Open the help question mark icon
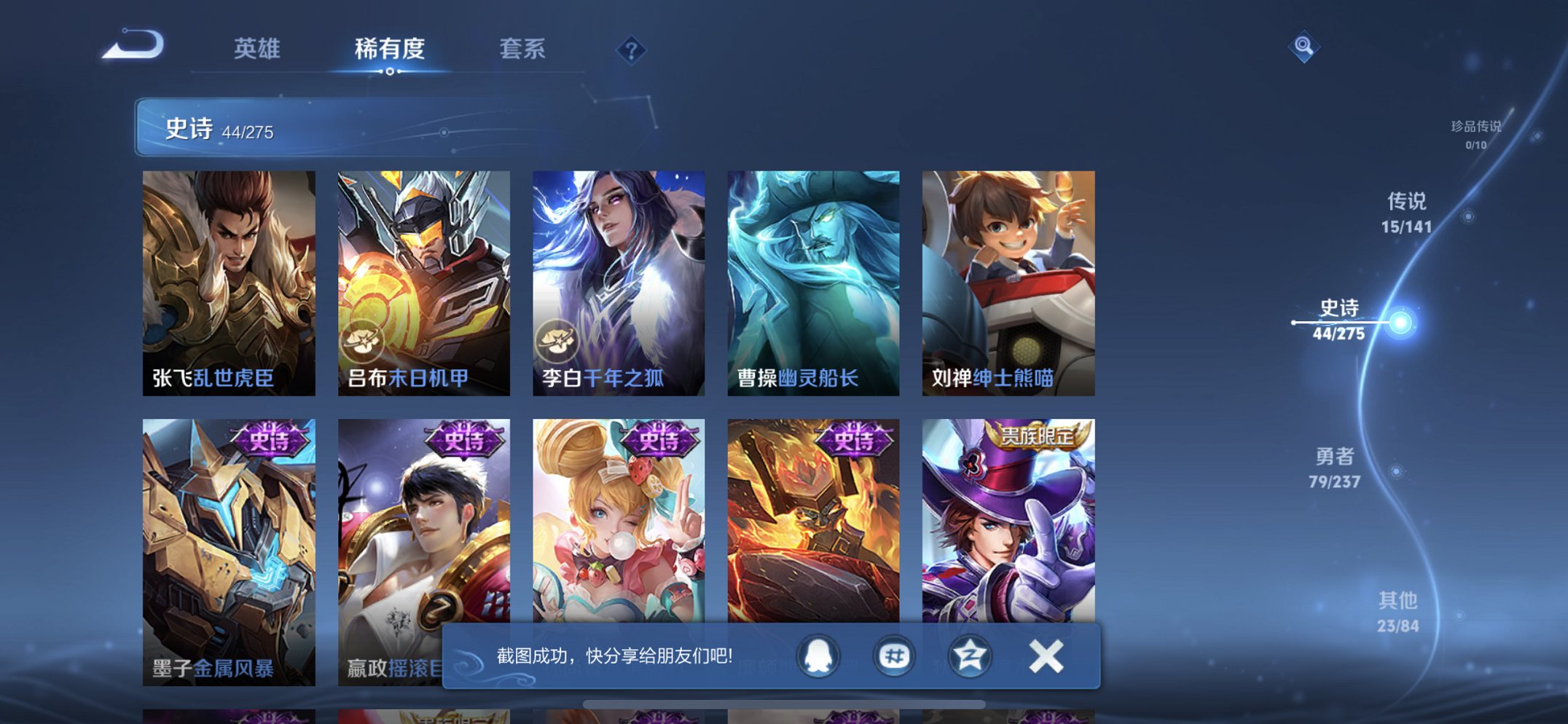Viewport: 1568px width, 724px height. click(x=632, y=50)
